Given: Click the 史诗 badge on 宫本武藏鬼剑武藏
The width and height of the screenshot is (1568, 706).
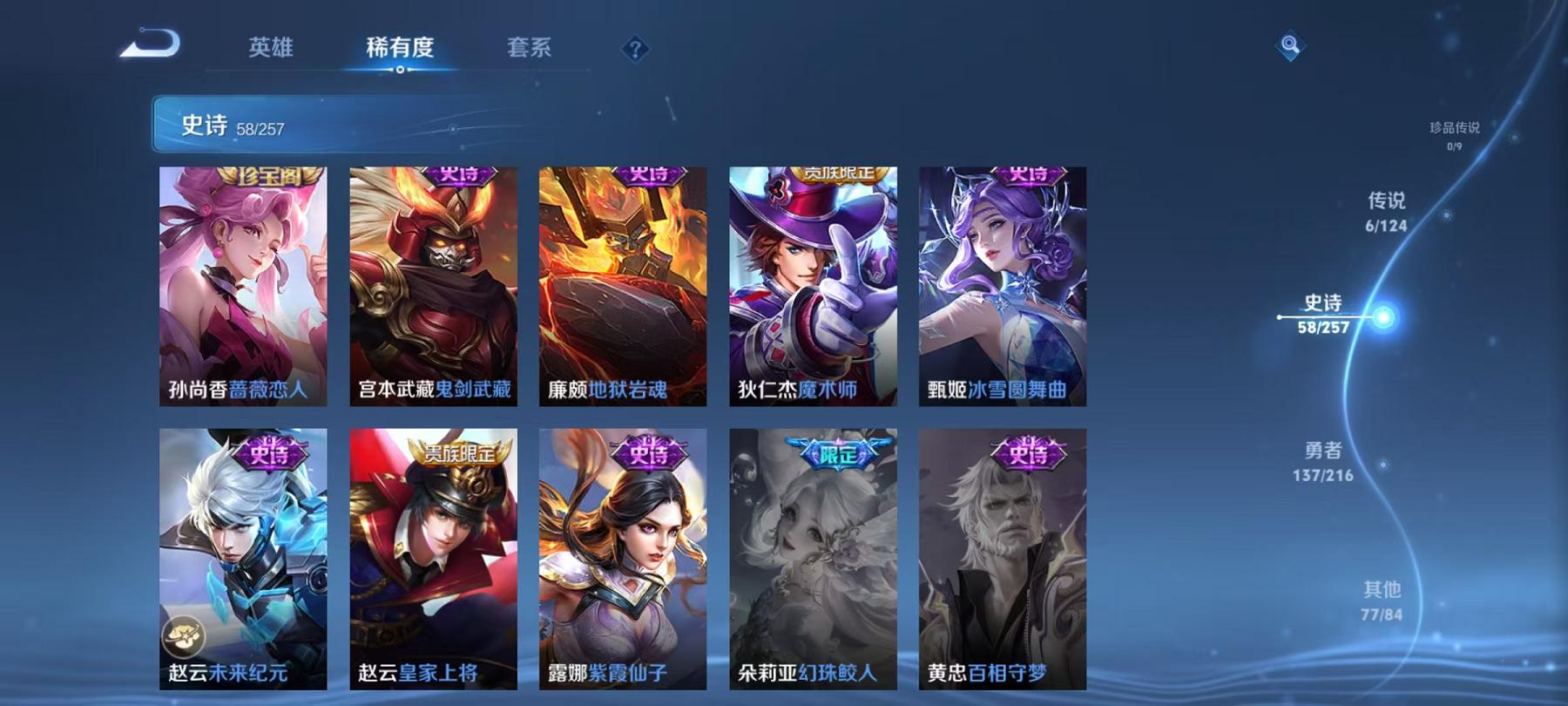Looking at the screenshot, I should click(459, 177).
